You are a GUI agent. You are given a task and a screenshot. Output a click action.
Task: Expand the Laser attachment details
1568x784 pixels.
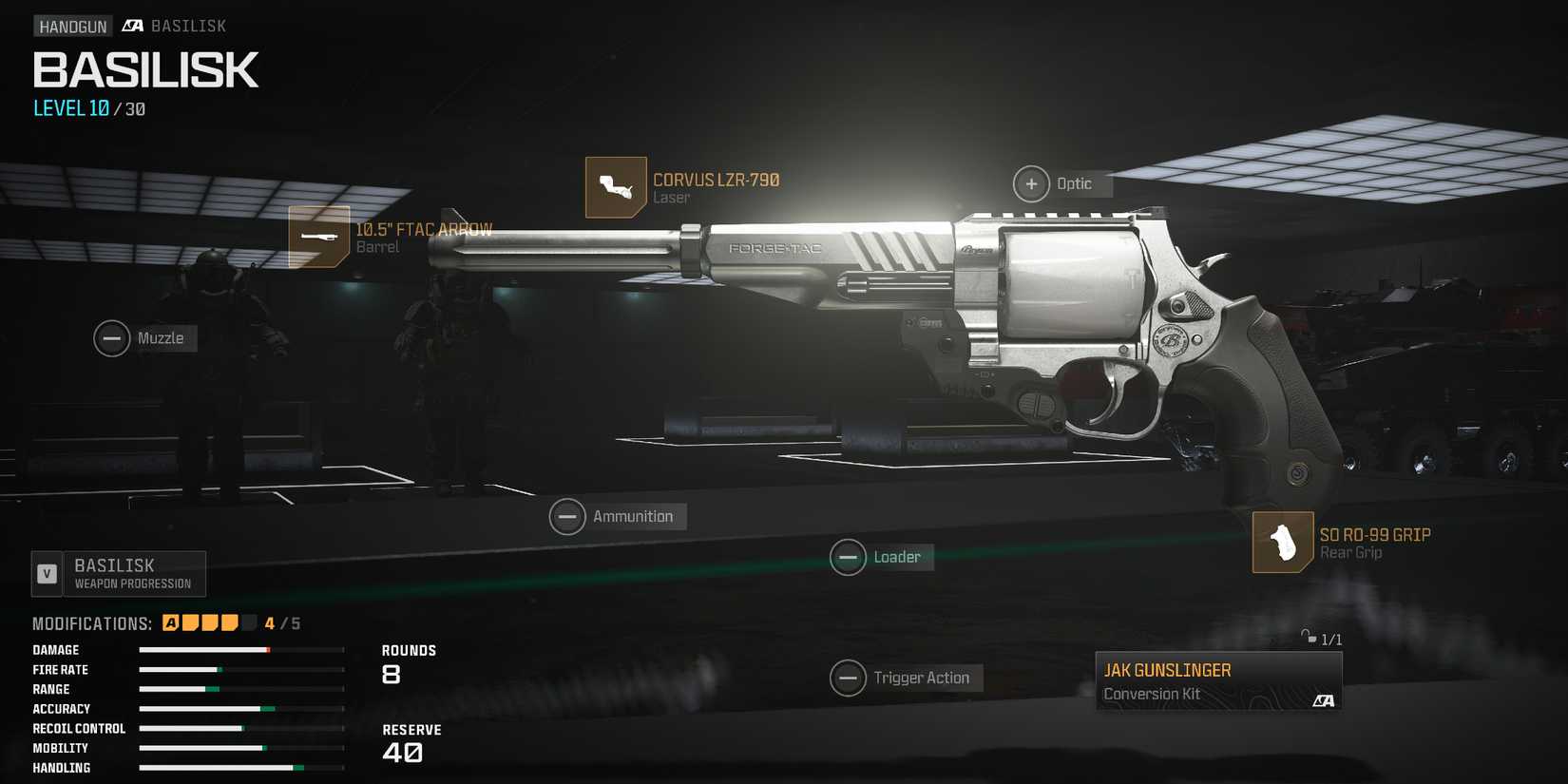717,187
